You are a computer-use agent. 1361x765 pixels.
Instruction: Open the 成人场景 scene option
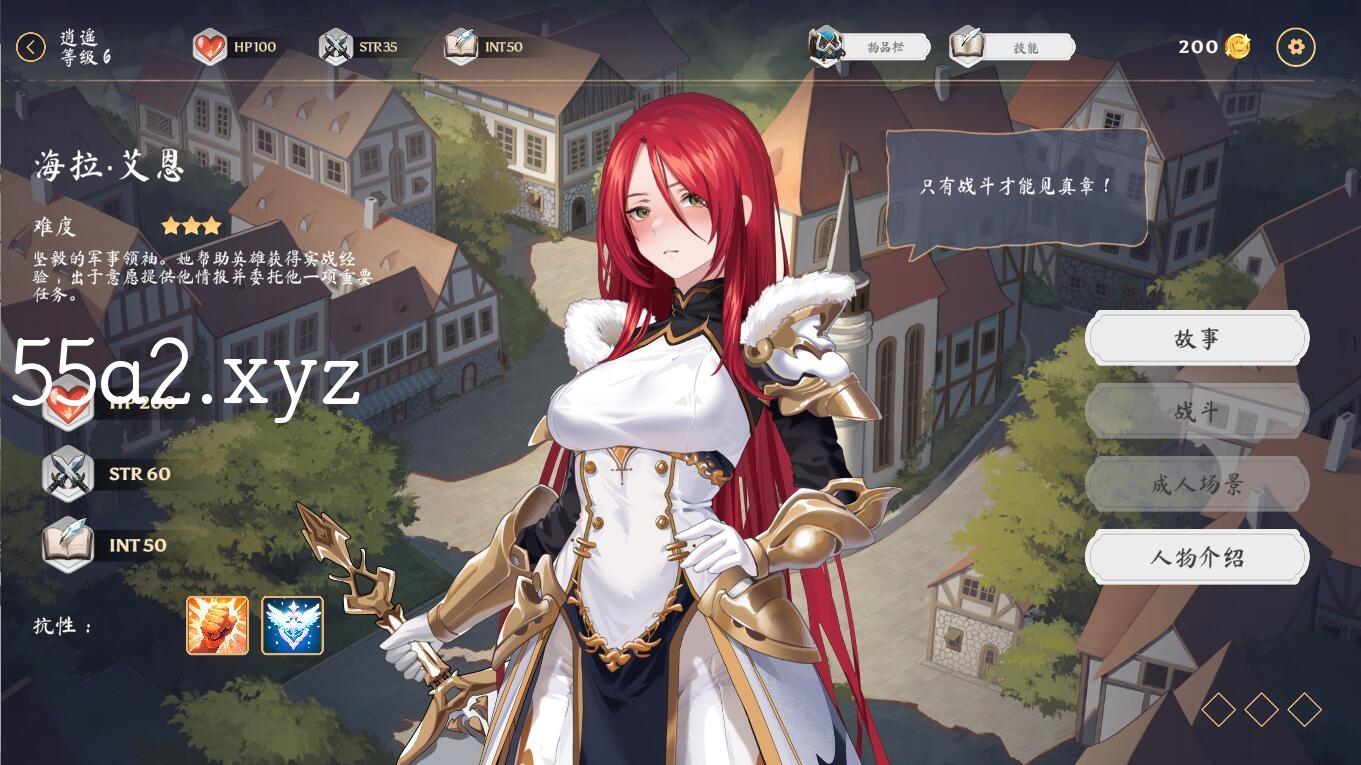pos(1196,485)
